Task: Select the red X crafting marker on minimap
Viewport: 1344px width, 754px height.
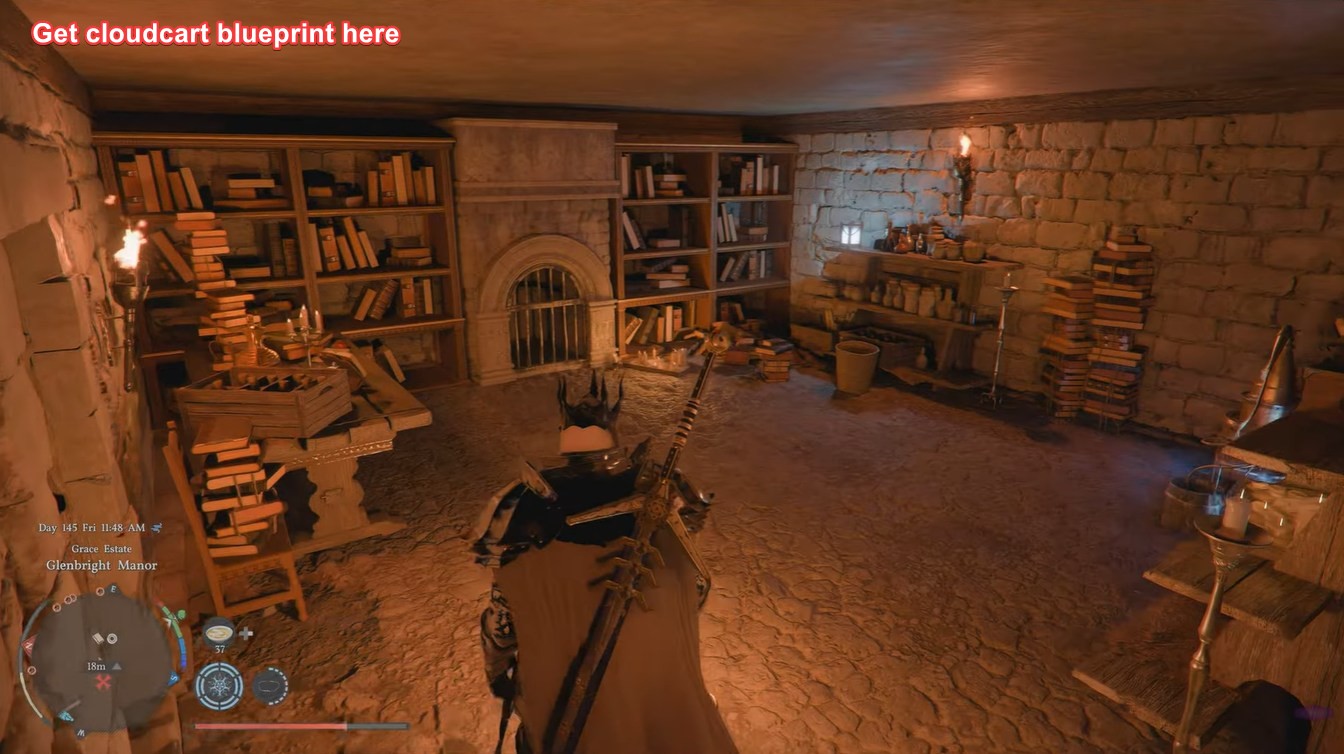Action: (101, 682)
